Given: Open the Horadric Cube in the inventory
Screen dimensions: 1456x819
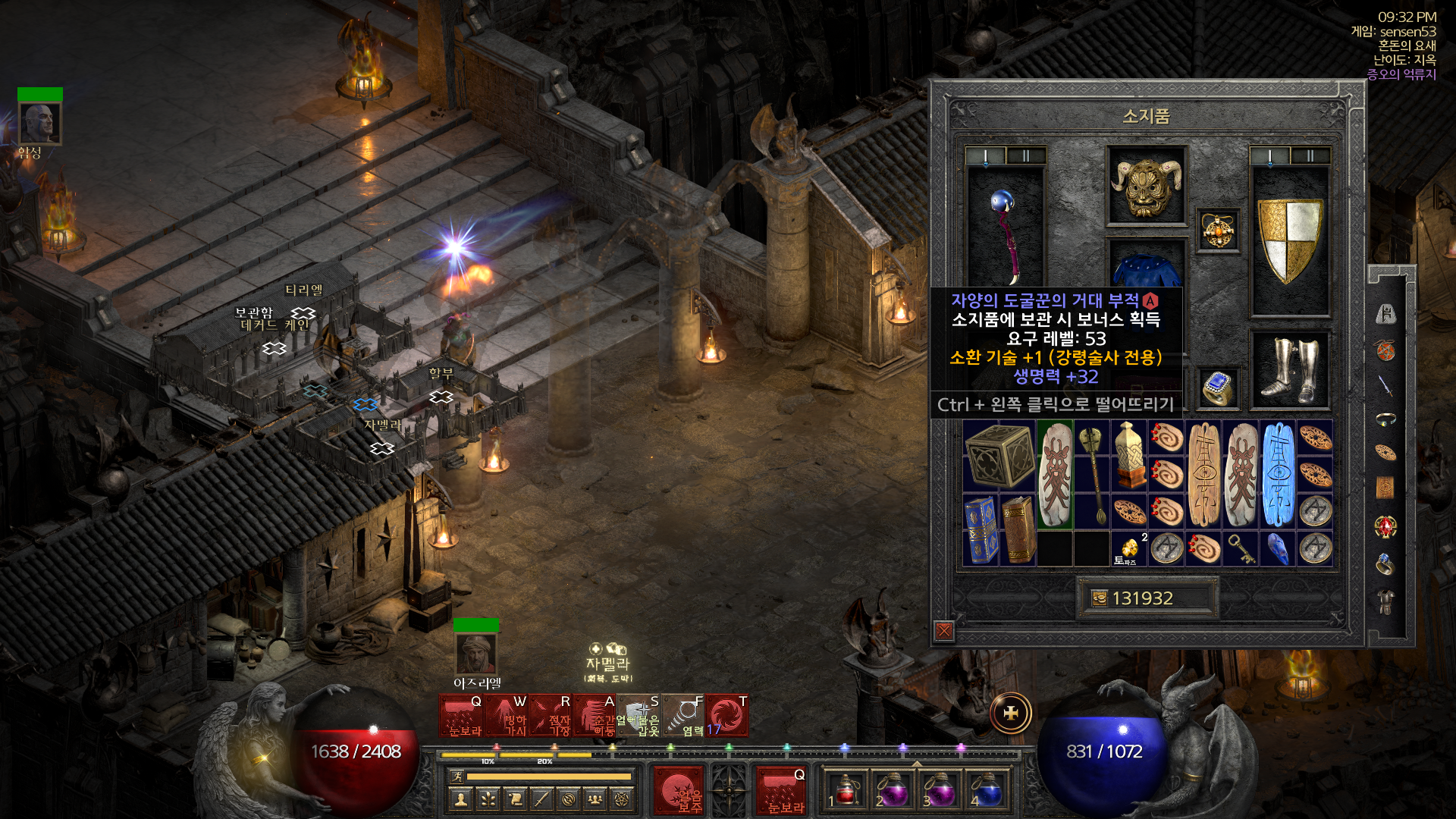Looking at the screenshot, I should [x=999, y=457].
